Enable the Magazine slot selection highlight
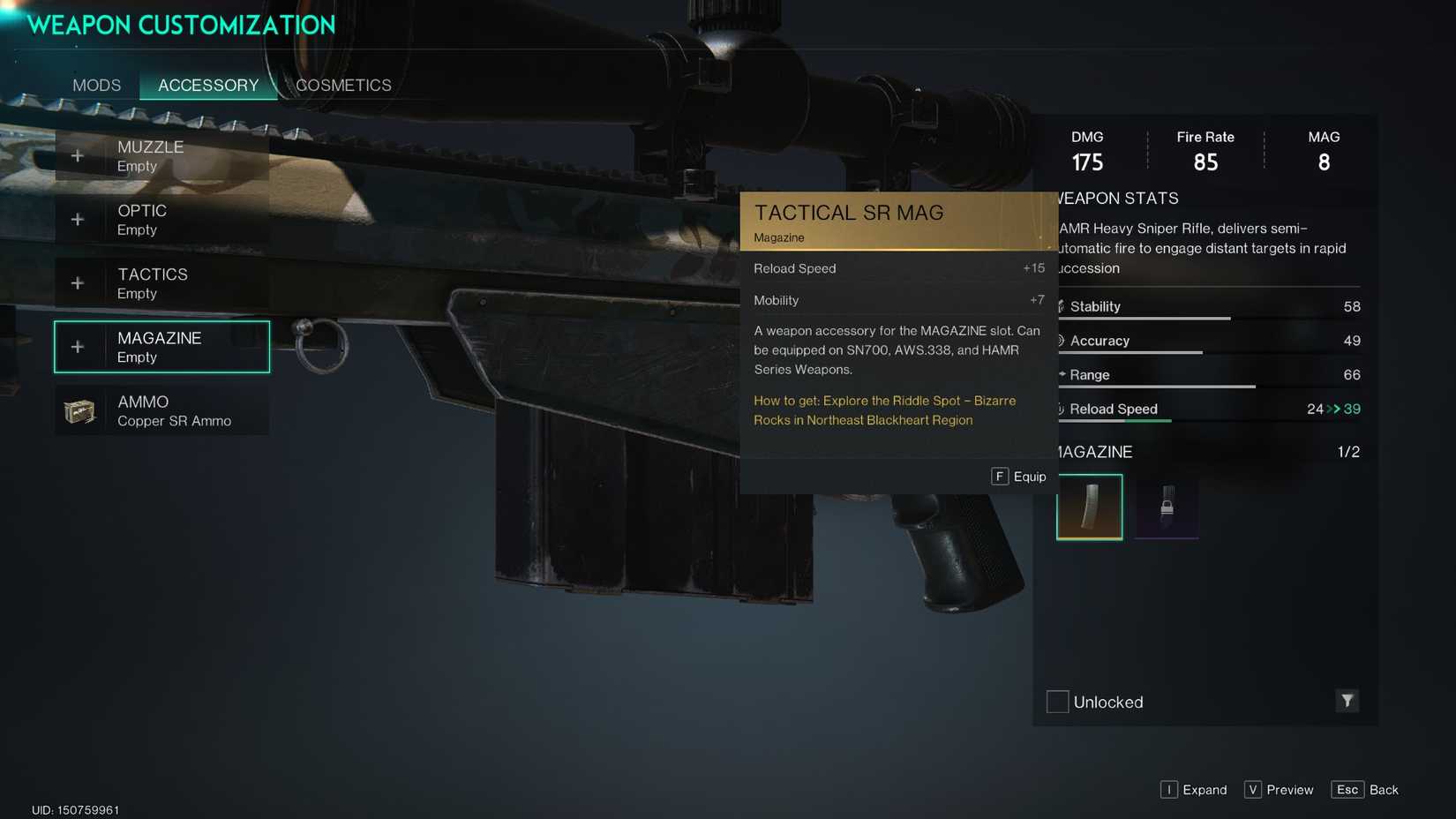This screenshot has height=819, width=1456. coord(161,346)
